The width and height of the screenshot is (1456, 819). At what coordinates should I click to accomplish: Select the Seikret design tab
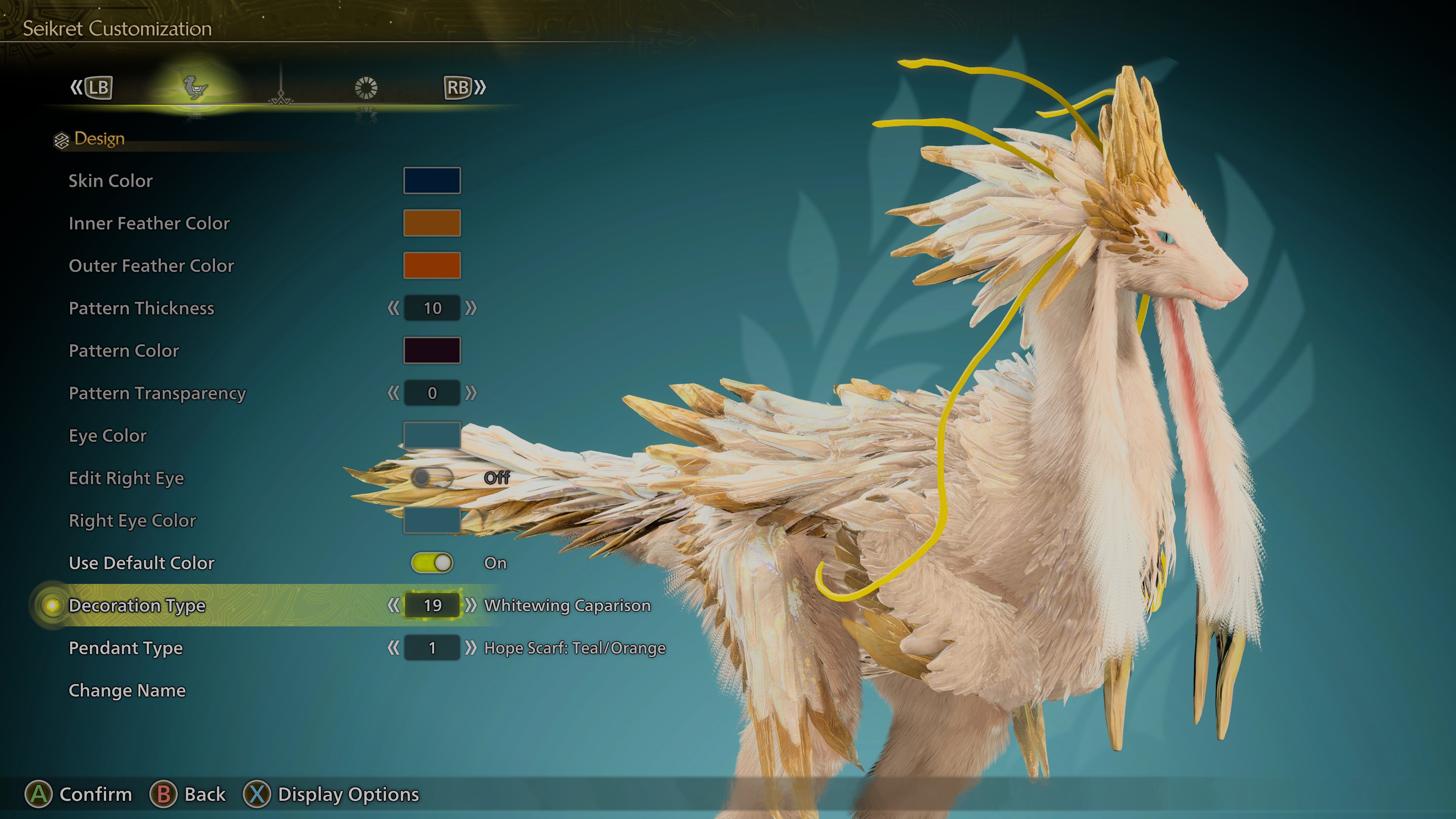(x=196, y=88)
